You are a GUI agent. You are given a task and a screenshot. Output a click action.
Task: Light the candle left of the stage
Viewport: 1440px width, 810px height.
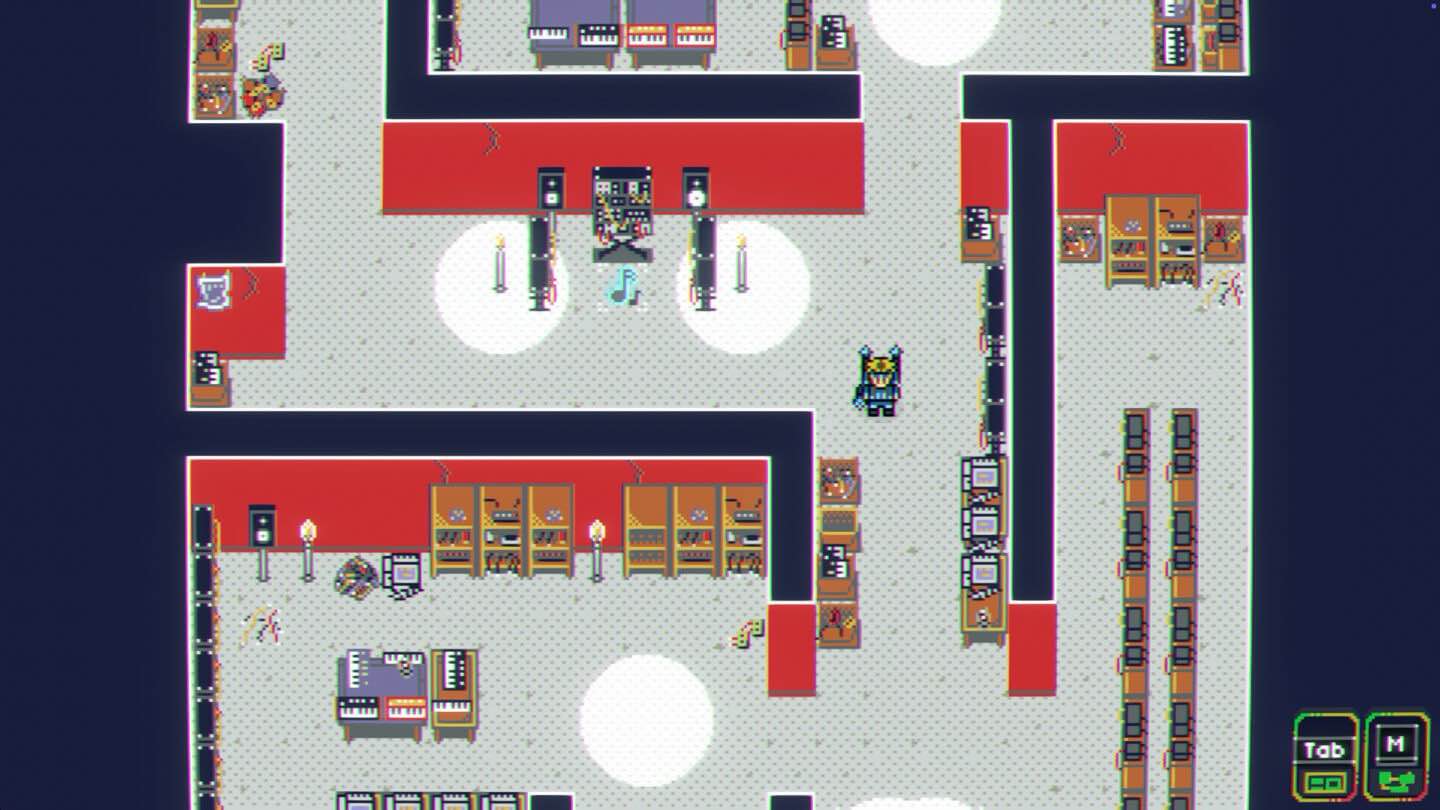click(x=498, y=260)
